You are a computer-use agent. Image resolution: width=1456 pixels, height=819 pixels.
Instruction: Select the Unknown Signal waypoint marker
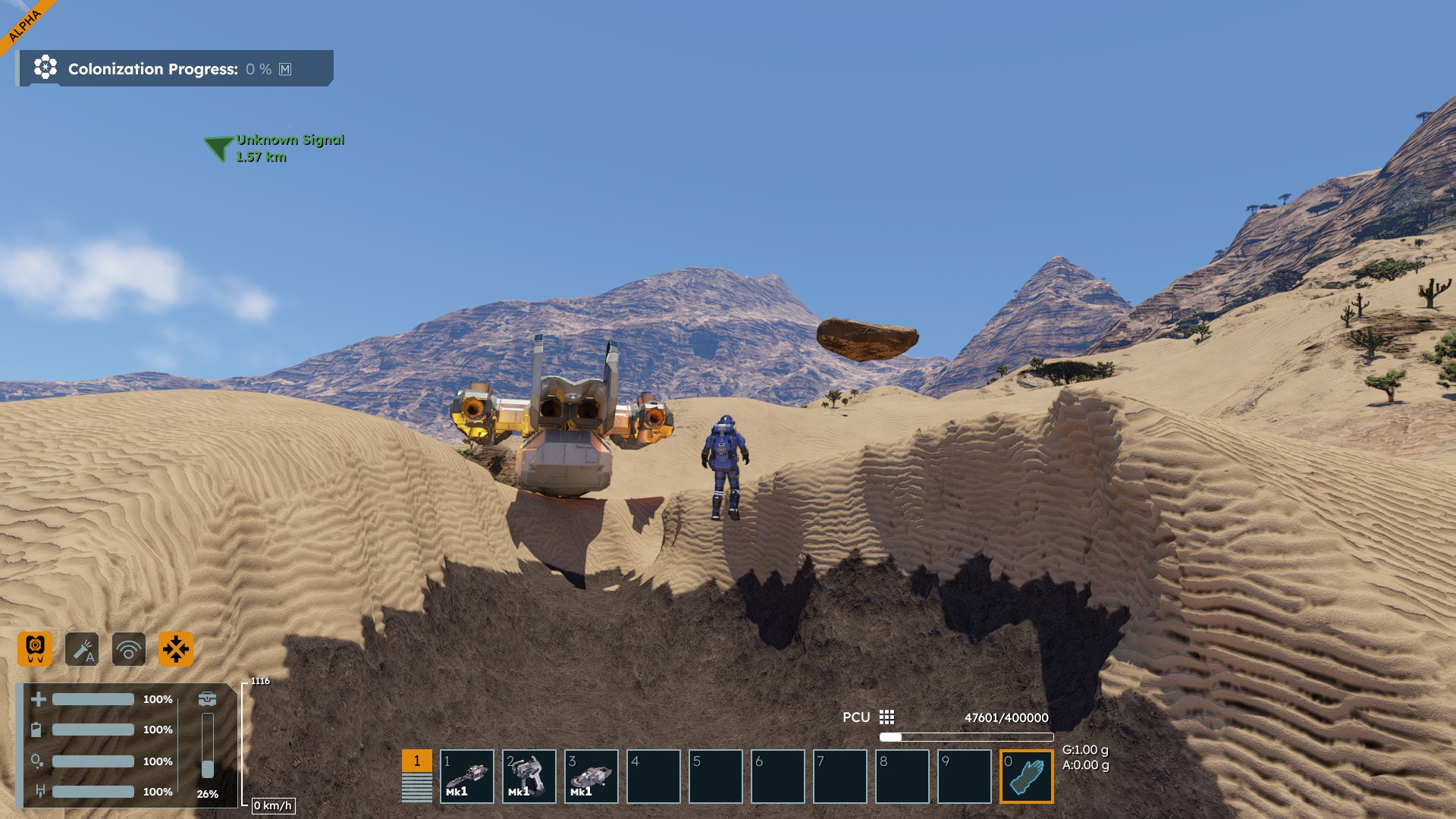click(218, 147)
